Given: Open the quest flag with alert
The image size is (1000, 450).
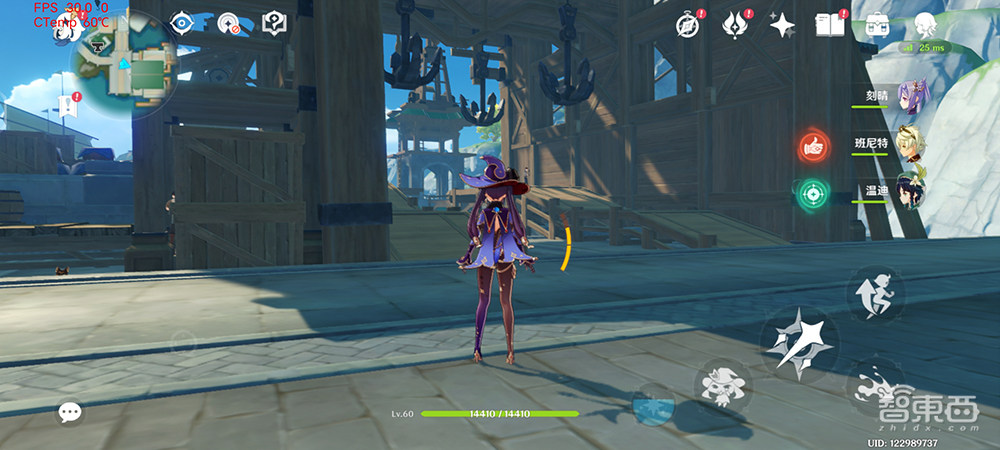Looking at the screenshot, I should tap(68, 105).
